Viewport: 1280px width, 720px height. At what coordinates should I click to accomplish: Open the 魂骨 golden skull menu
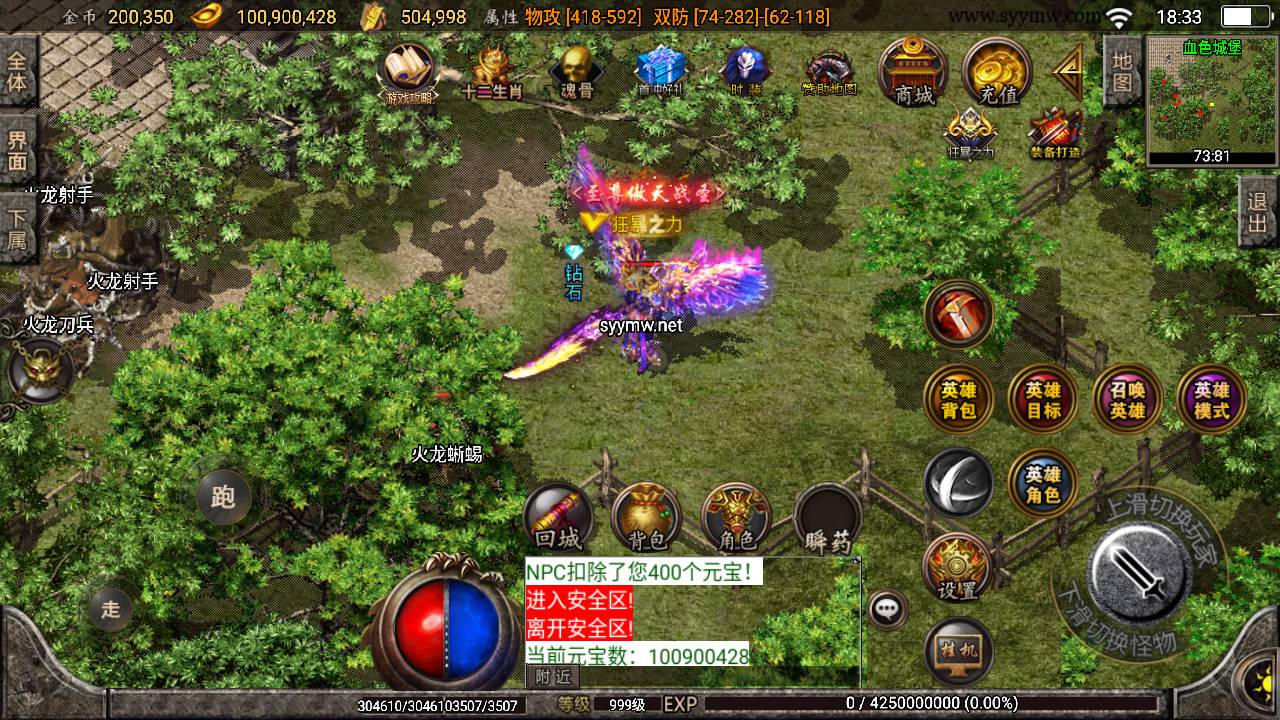[x=574, y=70]
